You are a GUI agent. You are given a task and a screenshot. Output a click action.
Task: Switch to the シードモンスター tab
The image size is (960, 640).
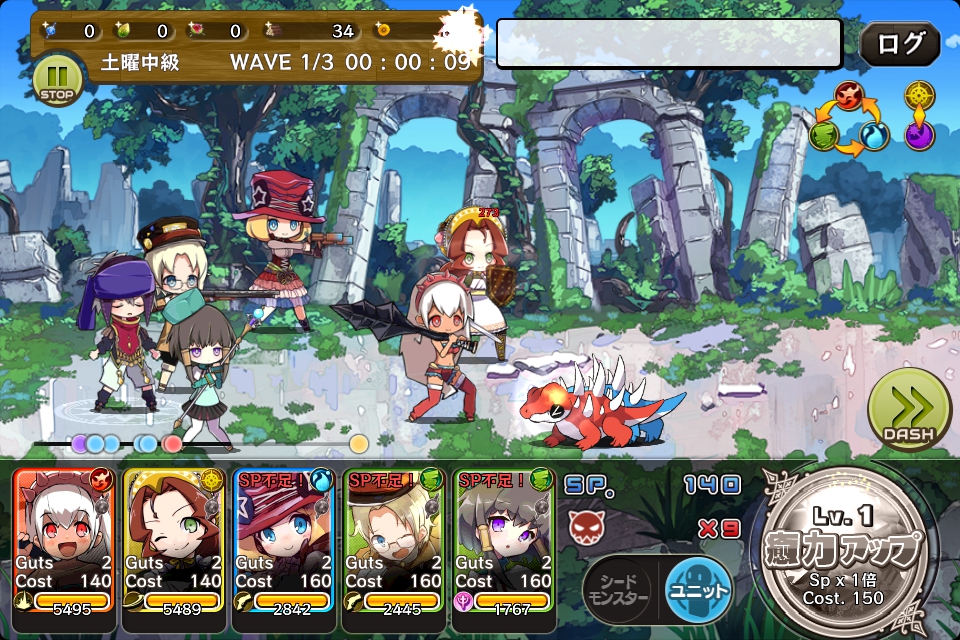(x=616, y=590)
